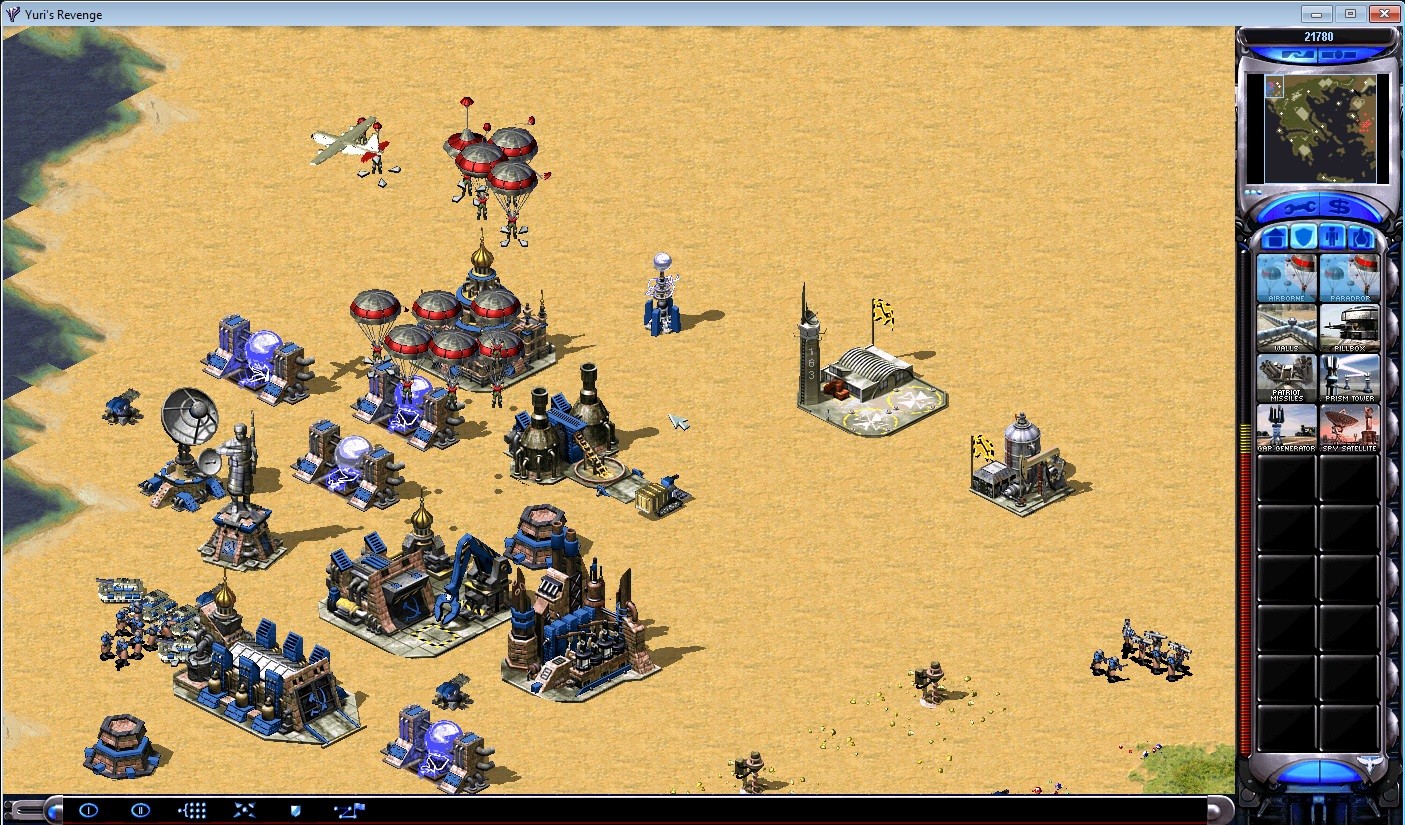Select the Walls build icon
Screen dimensions: 1405x825
point(1285,328)
